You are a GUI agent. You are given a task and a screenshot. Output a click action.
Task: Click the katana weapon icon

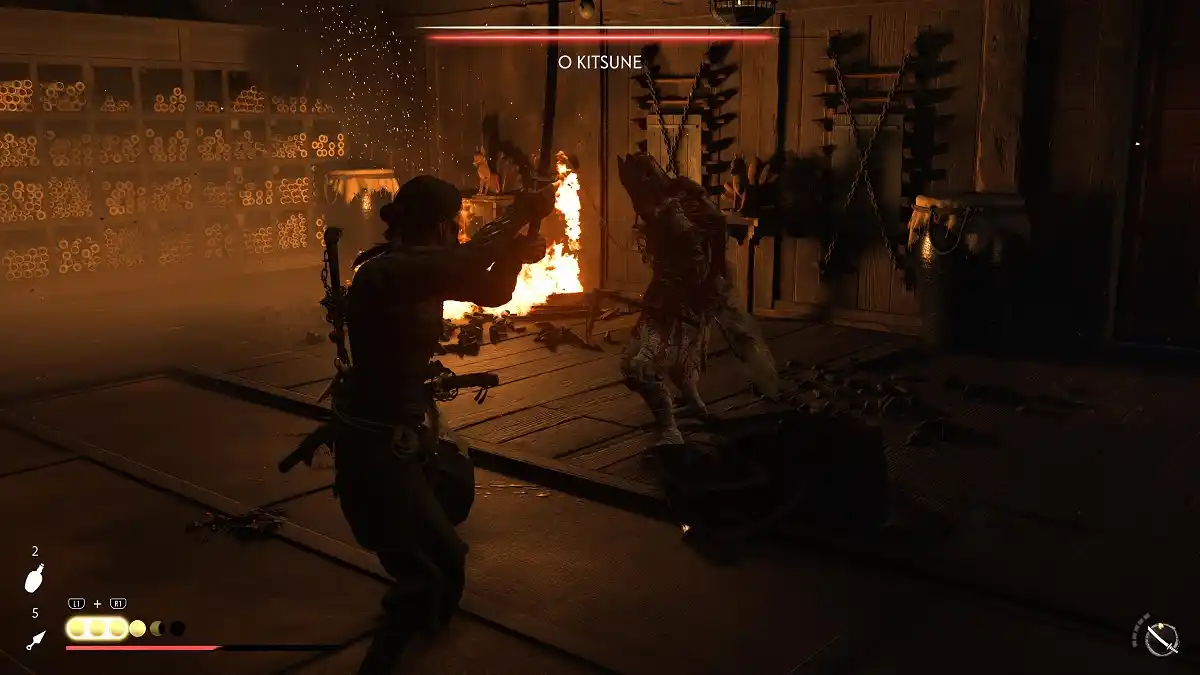coord(1161,638)
